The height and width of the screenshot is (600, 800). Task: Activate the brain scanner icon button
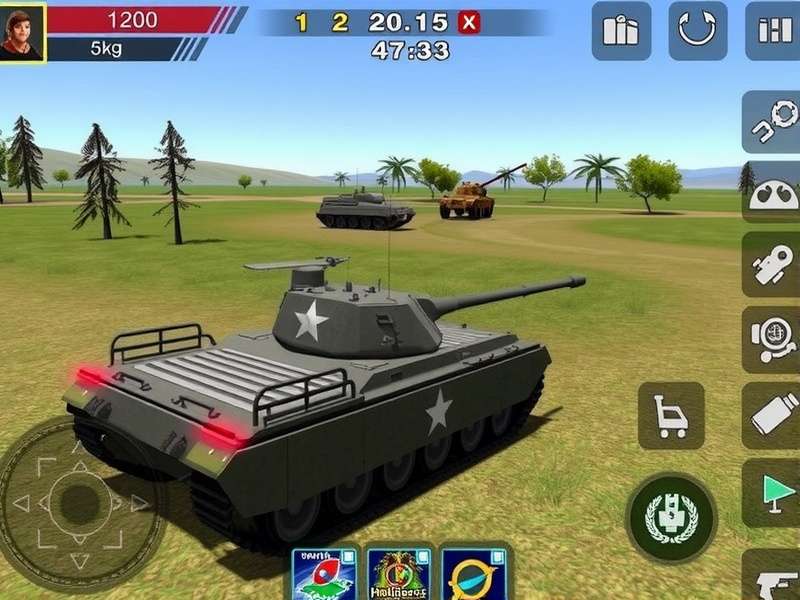point(771,339)
